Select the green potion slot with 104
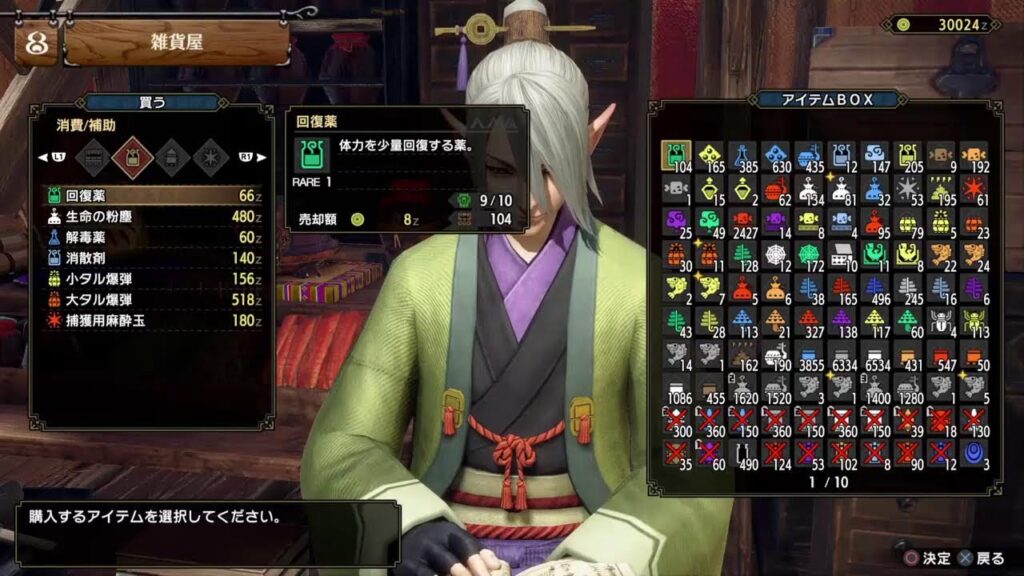The image size is (1024, 576). (x=676, y=155)
